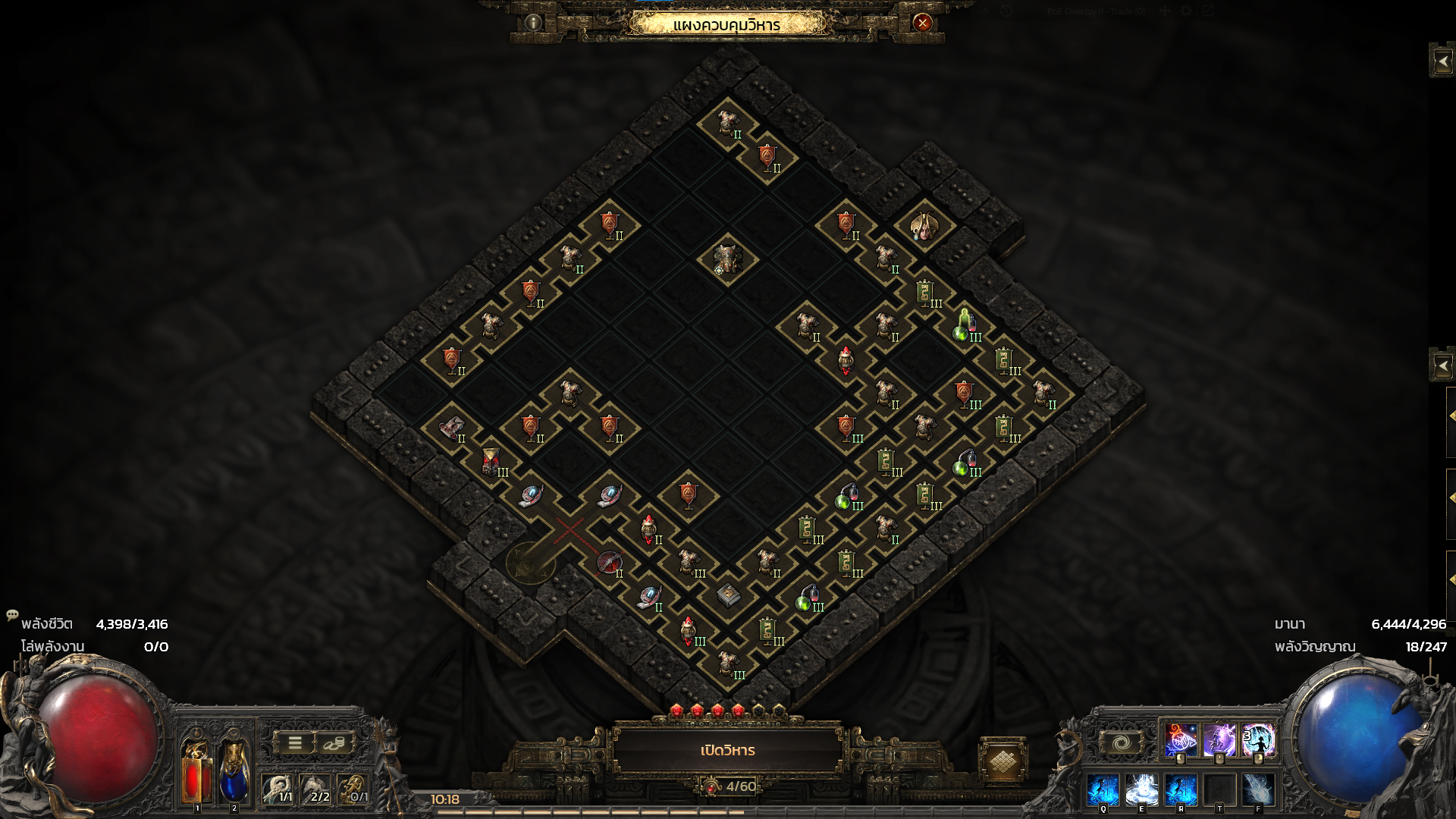The height and width of the screenshot is (819, 1456).
Task: Select the horned beast head room tile
Action: point(726,259)
